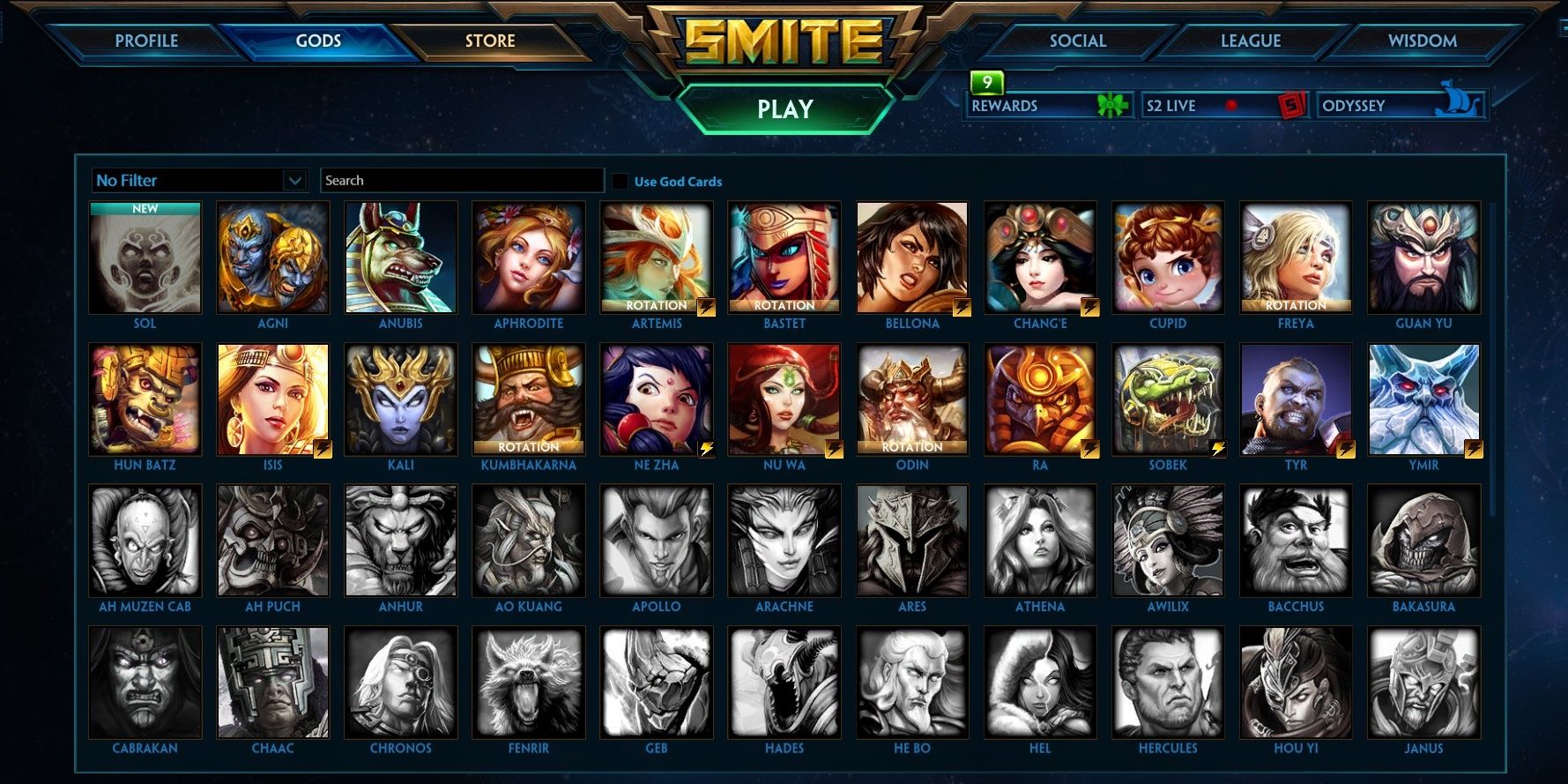Click the green 9 rewards counter badge
1568x784 pixels.
tap(986, 84)
